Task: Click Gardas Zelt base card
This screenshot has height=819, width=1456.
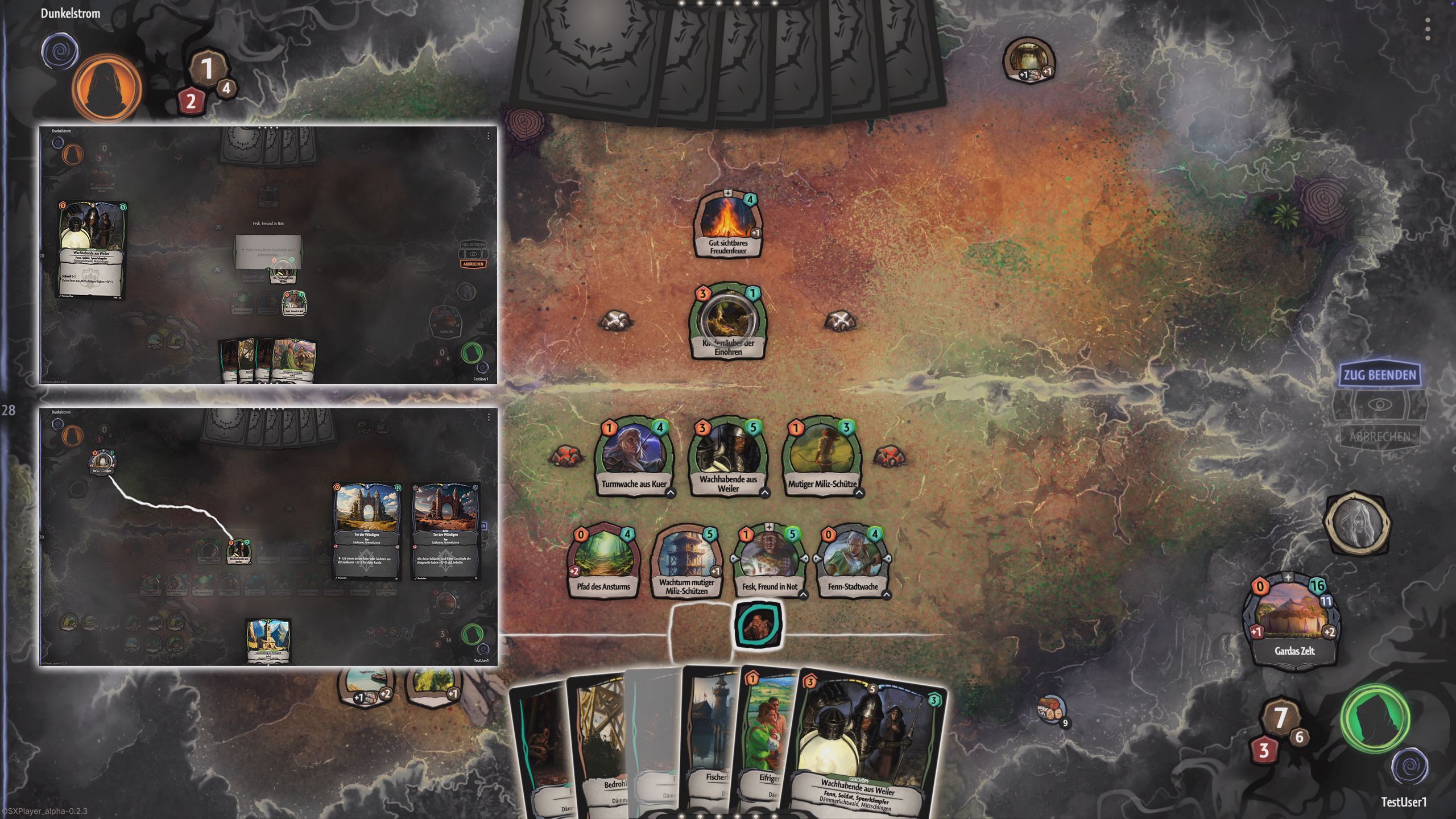Action: tap(1294, 623)
